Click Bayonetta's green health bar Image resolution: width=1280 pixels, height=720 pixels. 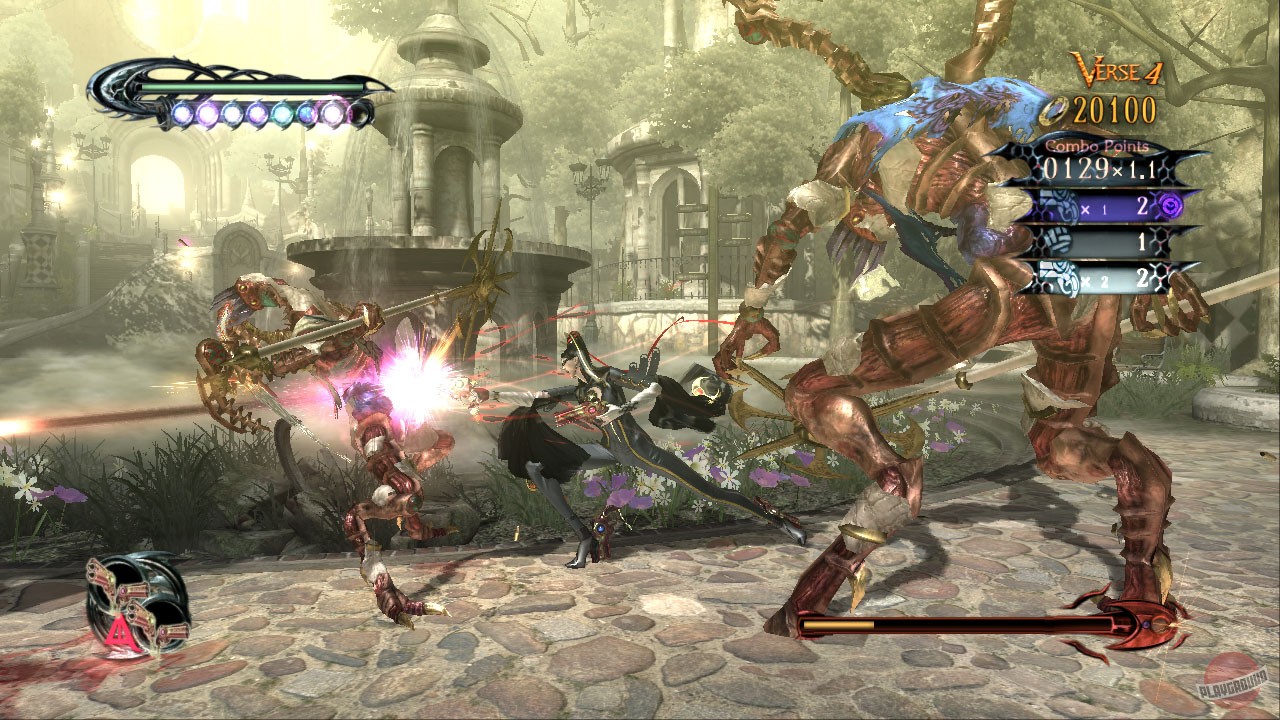250,86
